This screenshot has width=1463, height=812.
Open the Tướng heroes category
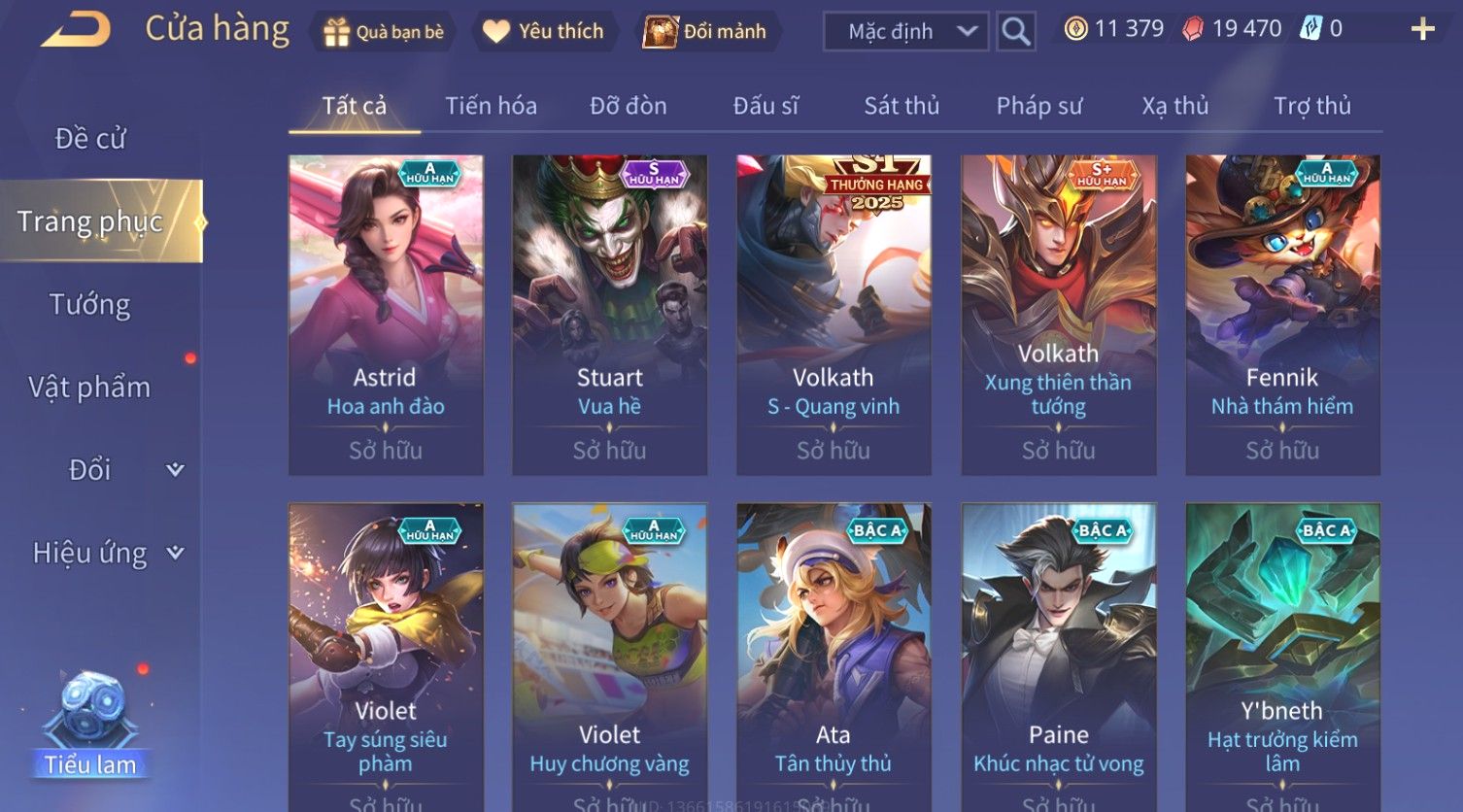tap(90, 305)
